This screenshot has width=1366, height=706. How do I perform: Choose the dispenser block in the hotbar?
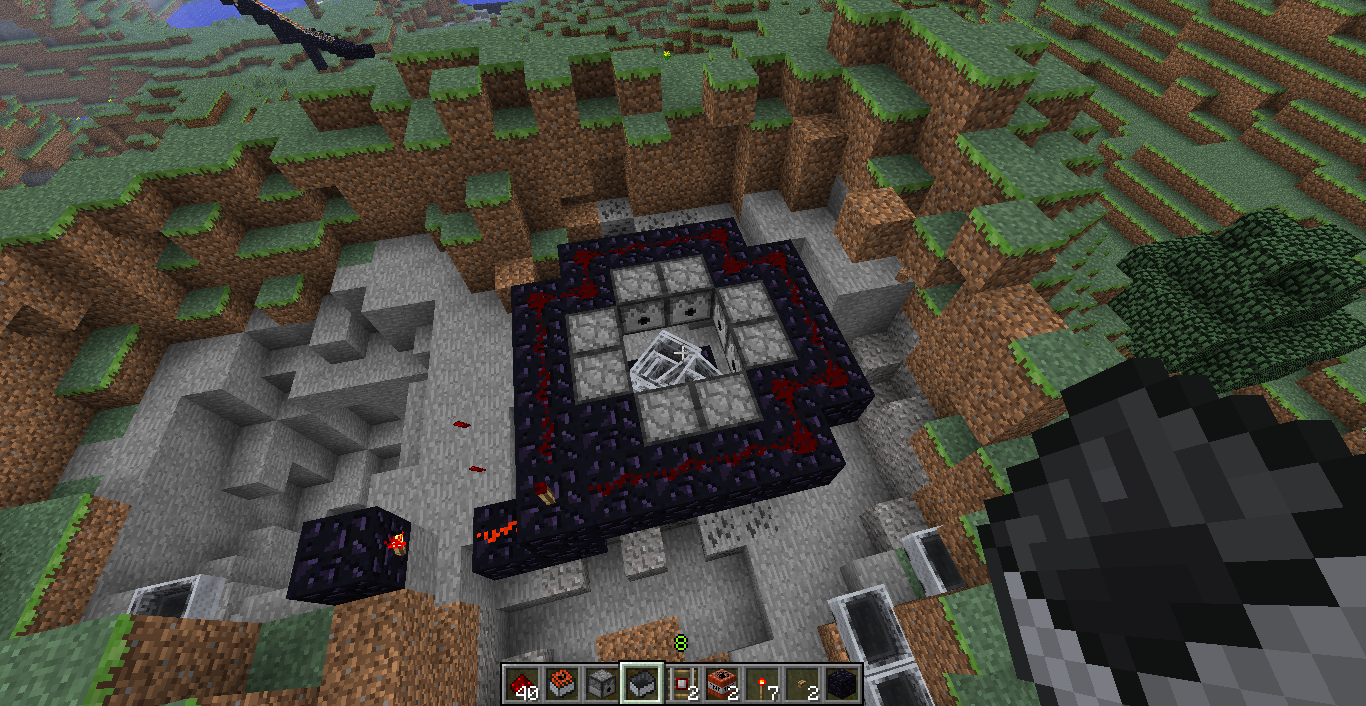[x=601, y=683]
